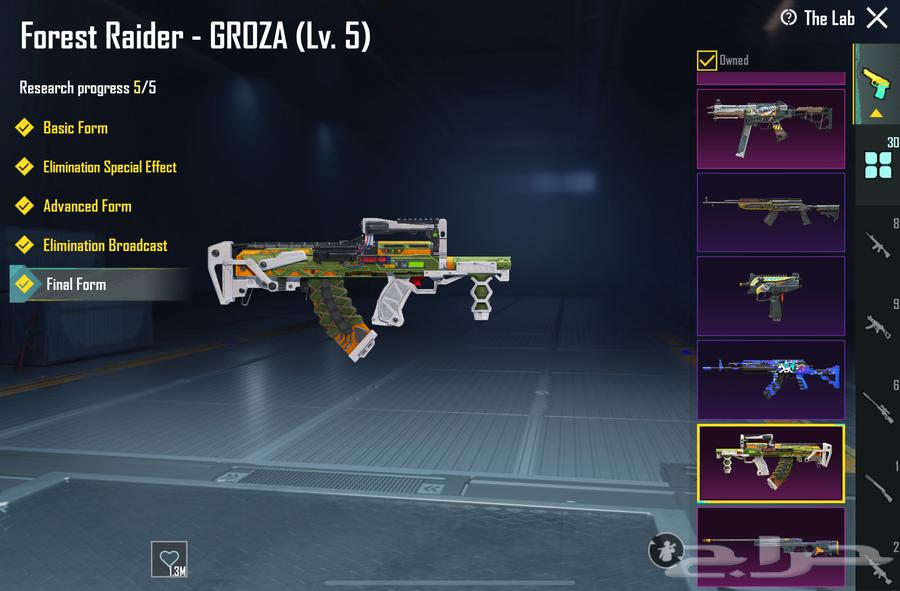Show the Elimination Broadcast stage

pyautogui.click(x=105, y=245)
